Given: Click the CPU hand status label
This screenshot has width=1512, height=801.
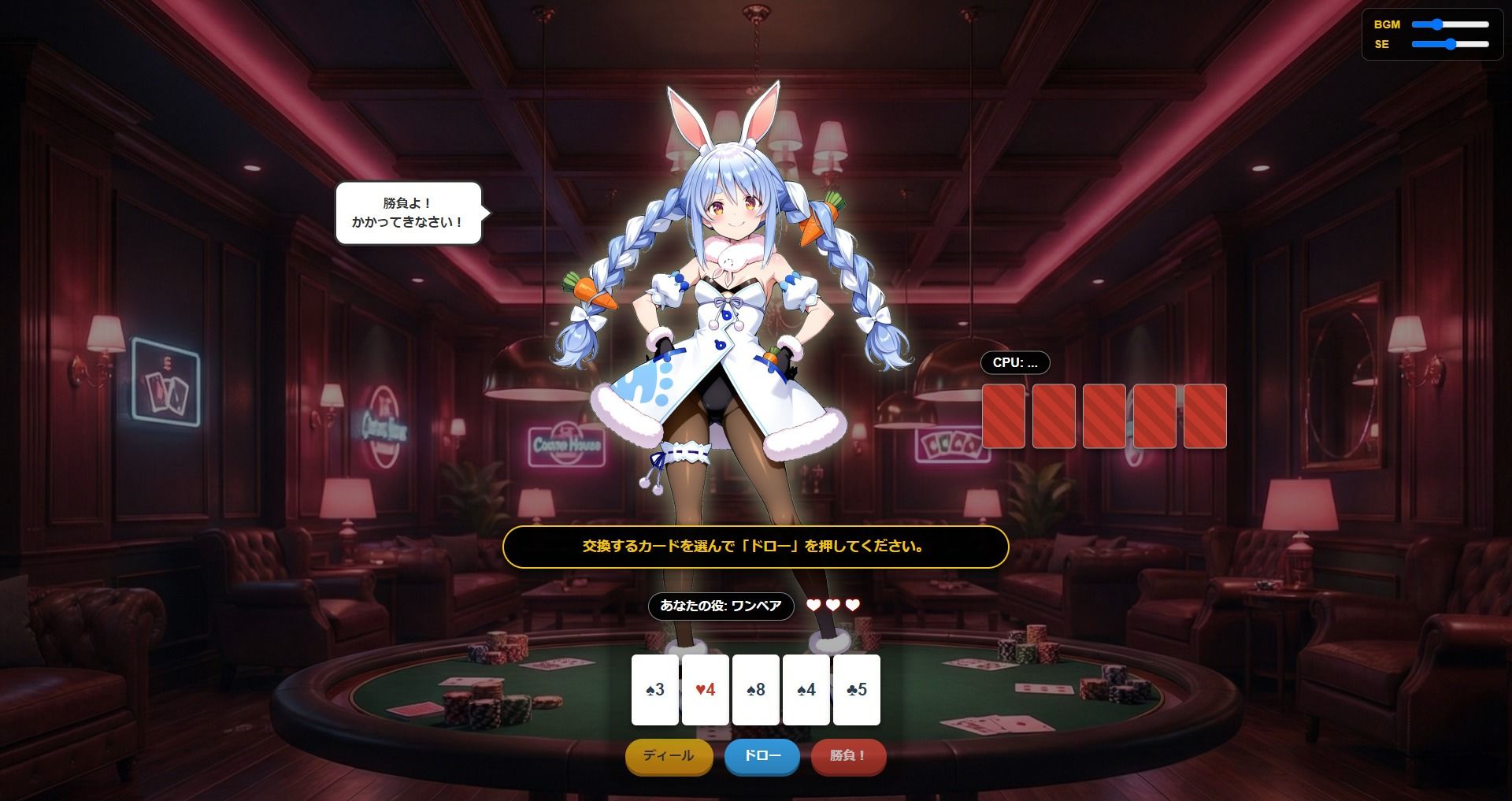Looking at the screenshot, I should (1014, 363).
